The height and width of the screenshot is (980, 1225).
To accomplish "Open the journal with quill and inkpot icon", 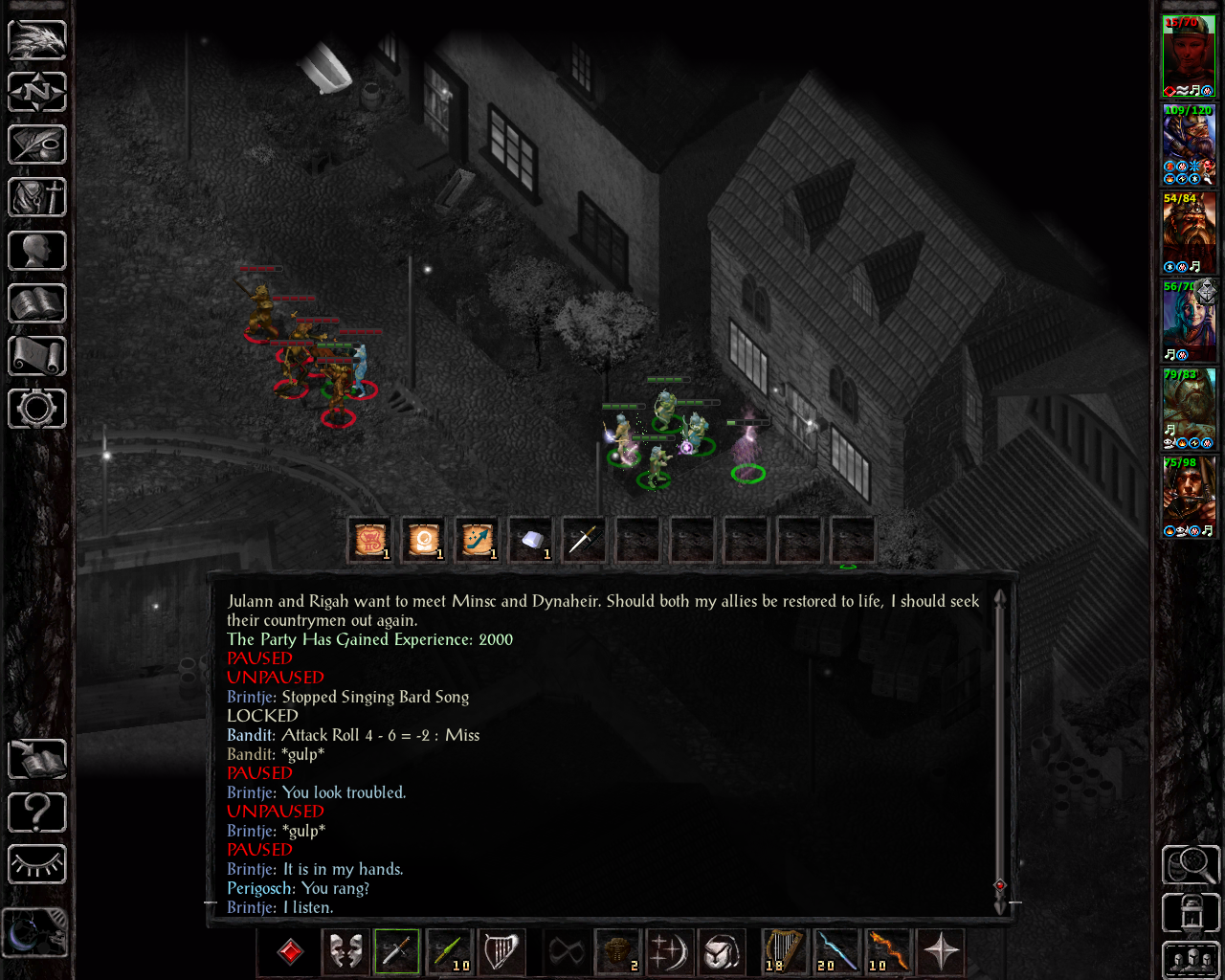I will coord(37,145).
